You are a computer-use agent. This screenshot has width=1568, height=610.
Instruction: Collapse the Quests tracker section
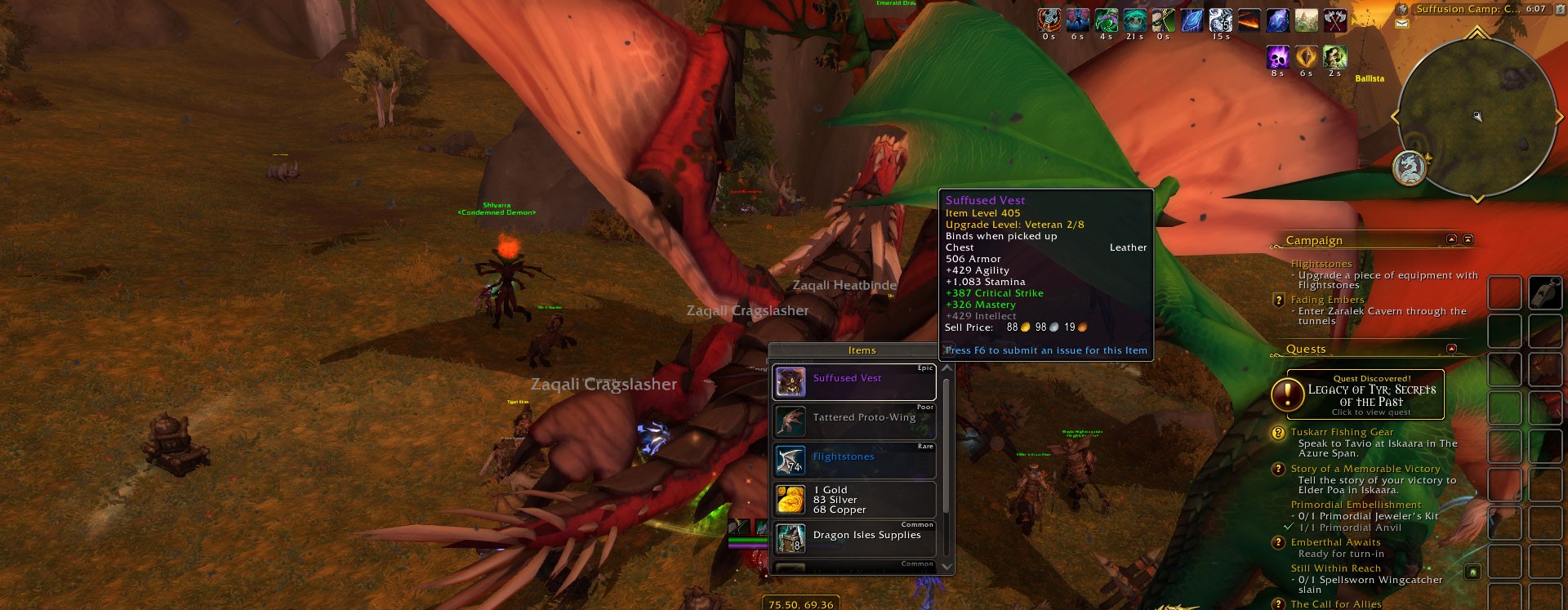(x=1451, y=349)
